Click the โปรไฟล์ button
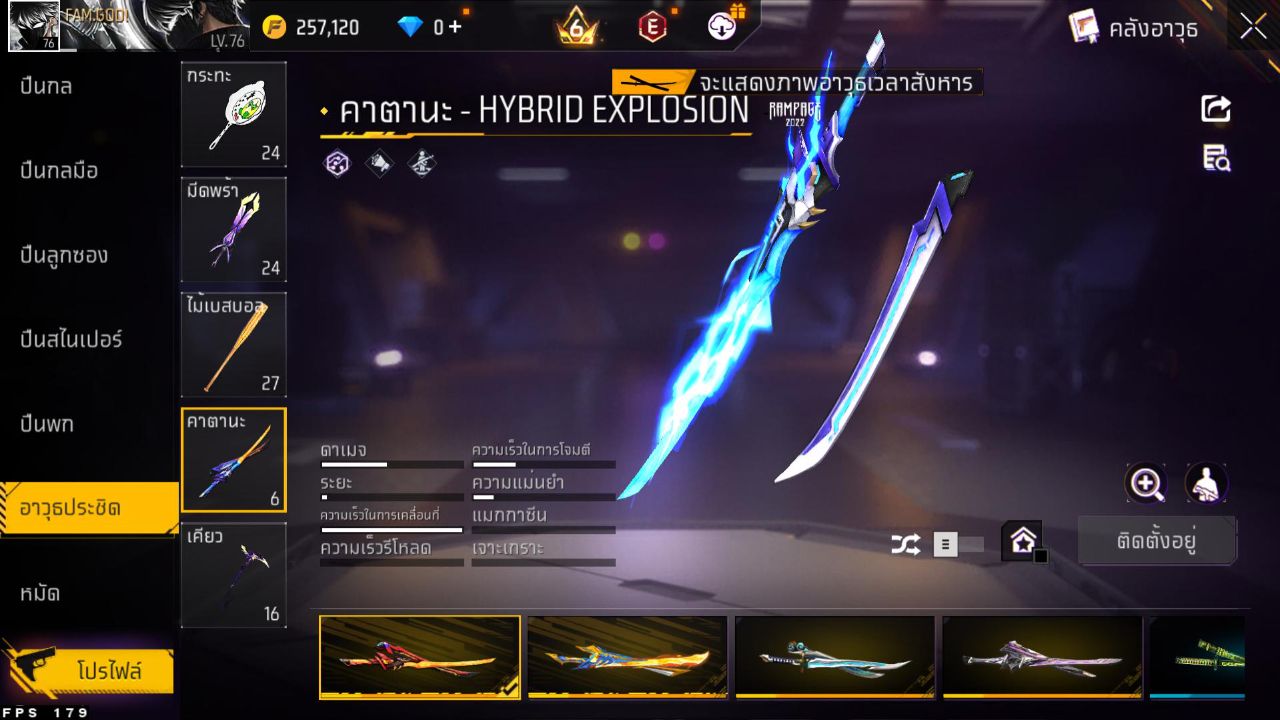1280x720 pixels. coord(108,670)
